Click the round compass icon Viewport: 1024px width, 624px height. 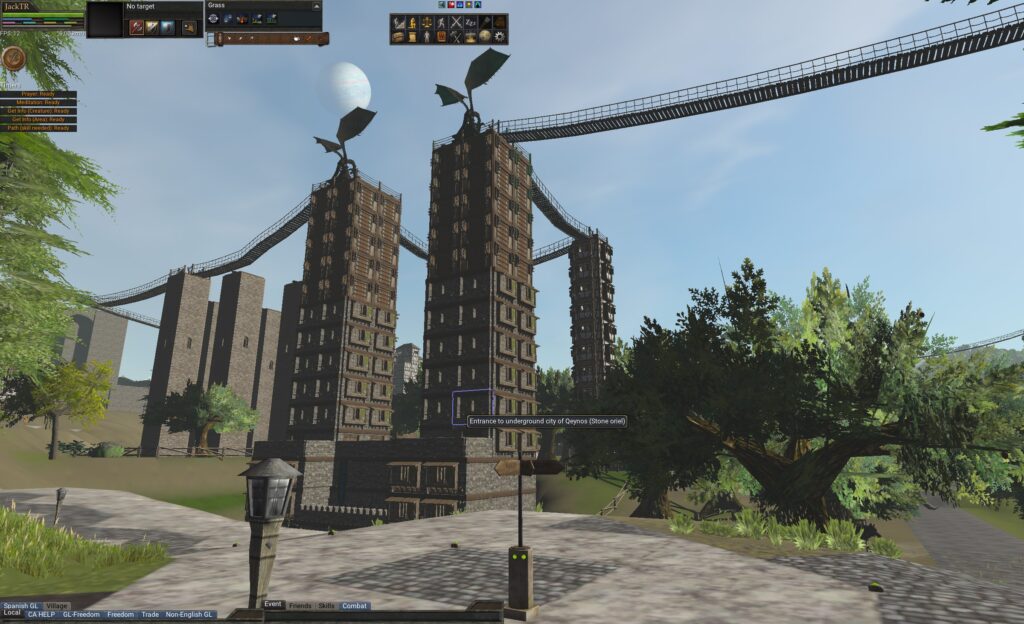[14, 58]
